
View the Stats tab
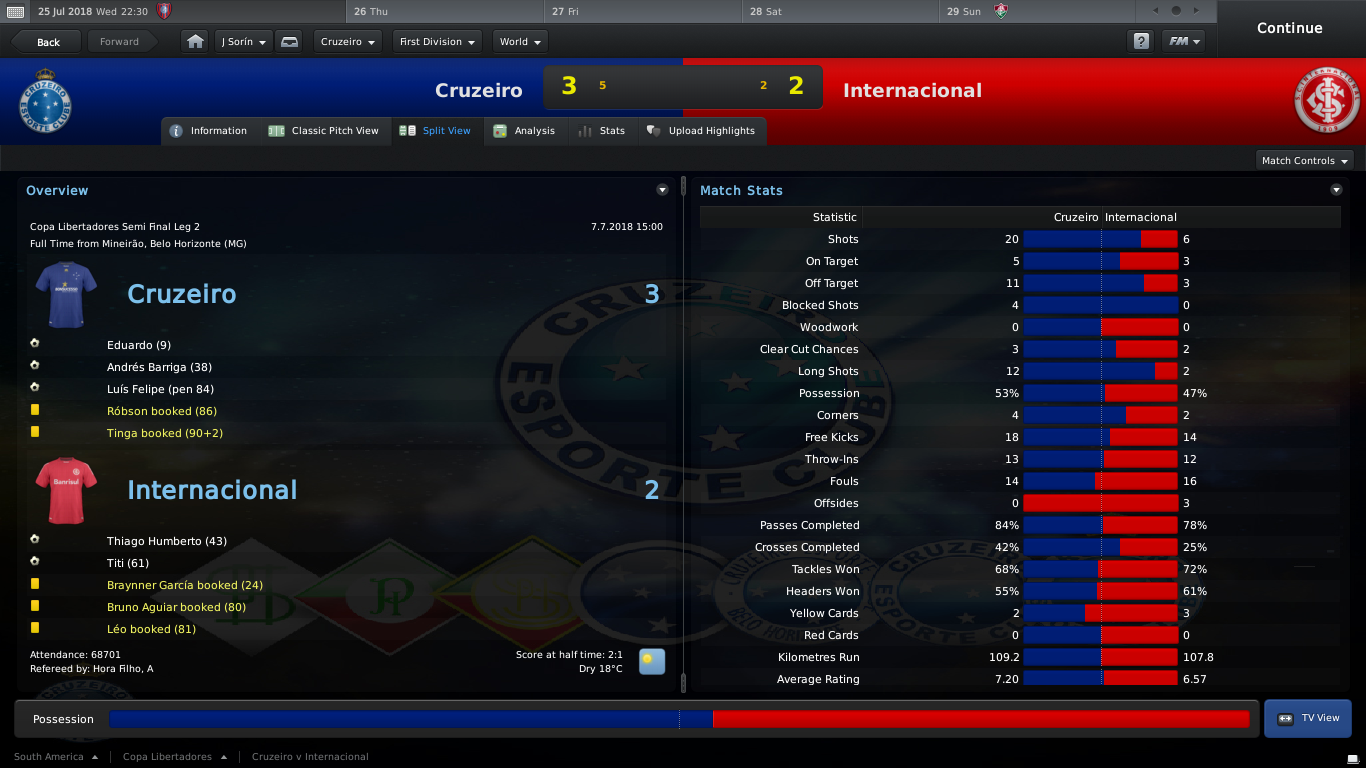(602, 131)
